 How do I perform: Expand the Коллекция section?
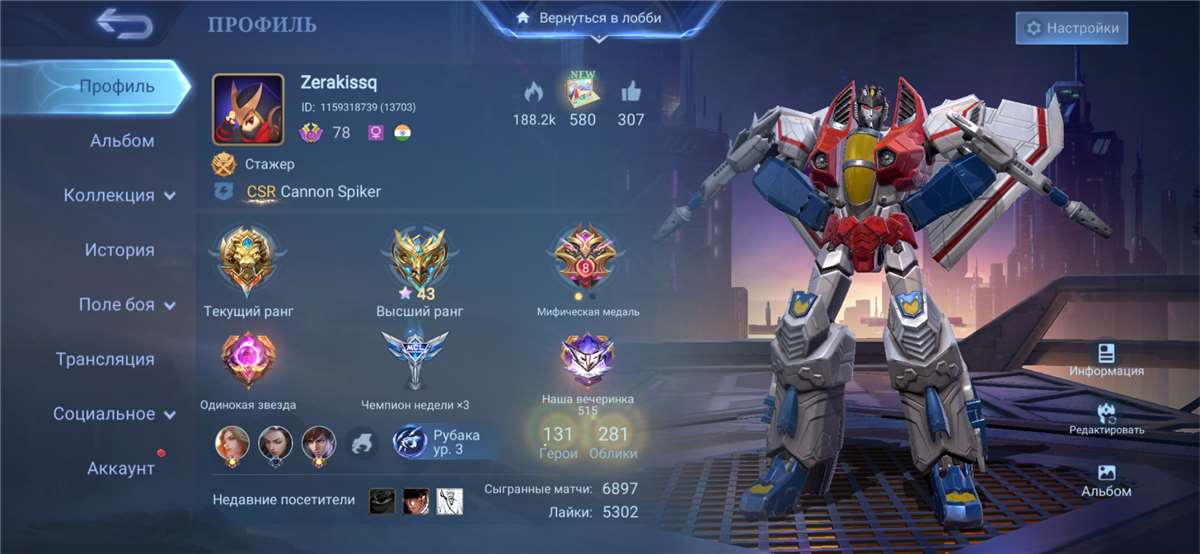click(119, 195)
